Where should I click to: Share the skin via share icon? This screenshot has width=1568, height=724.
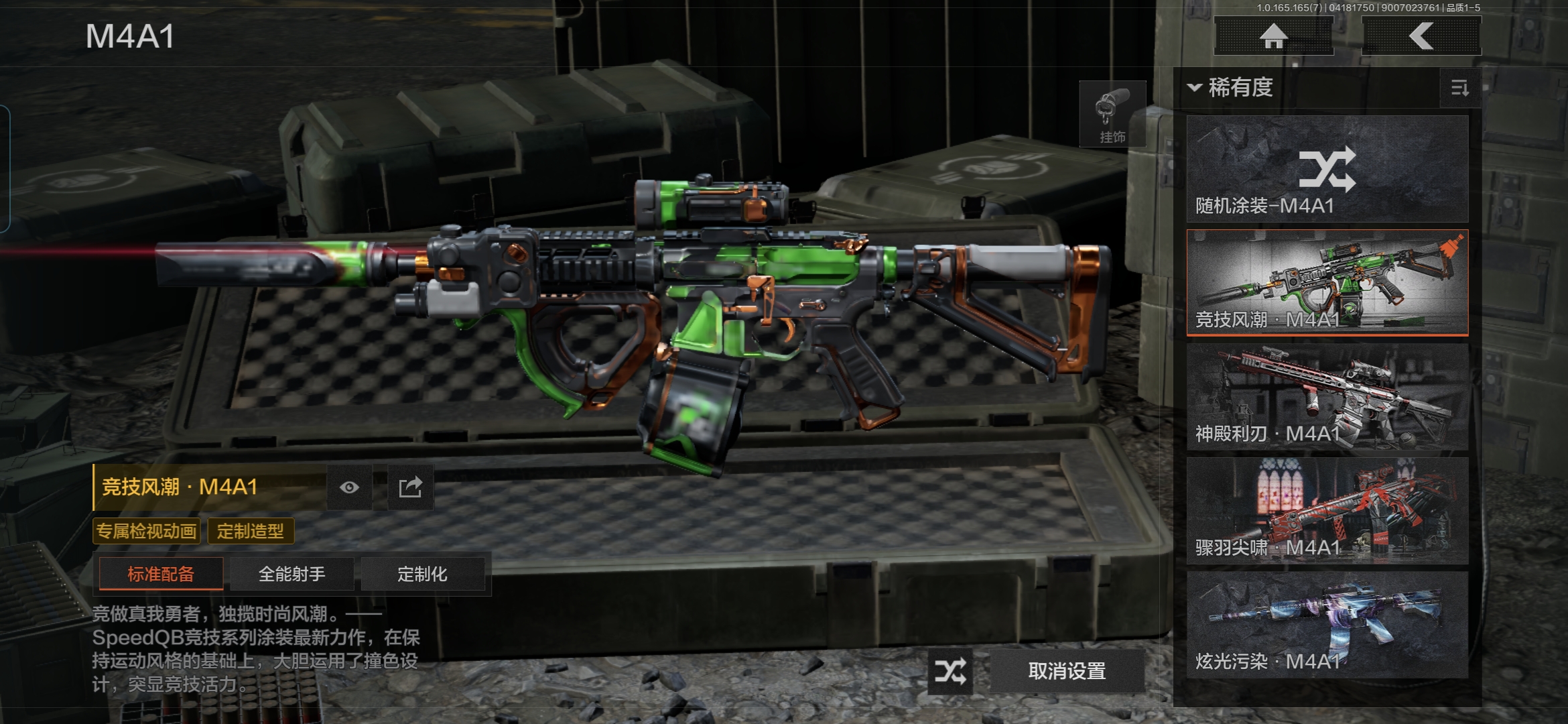[x=411, y=487]
